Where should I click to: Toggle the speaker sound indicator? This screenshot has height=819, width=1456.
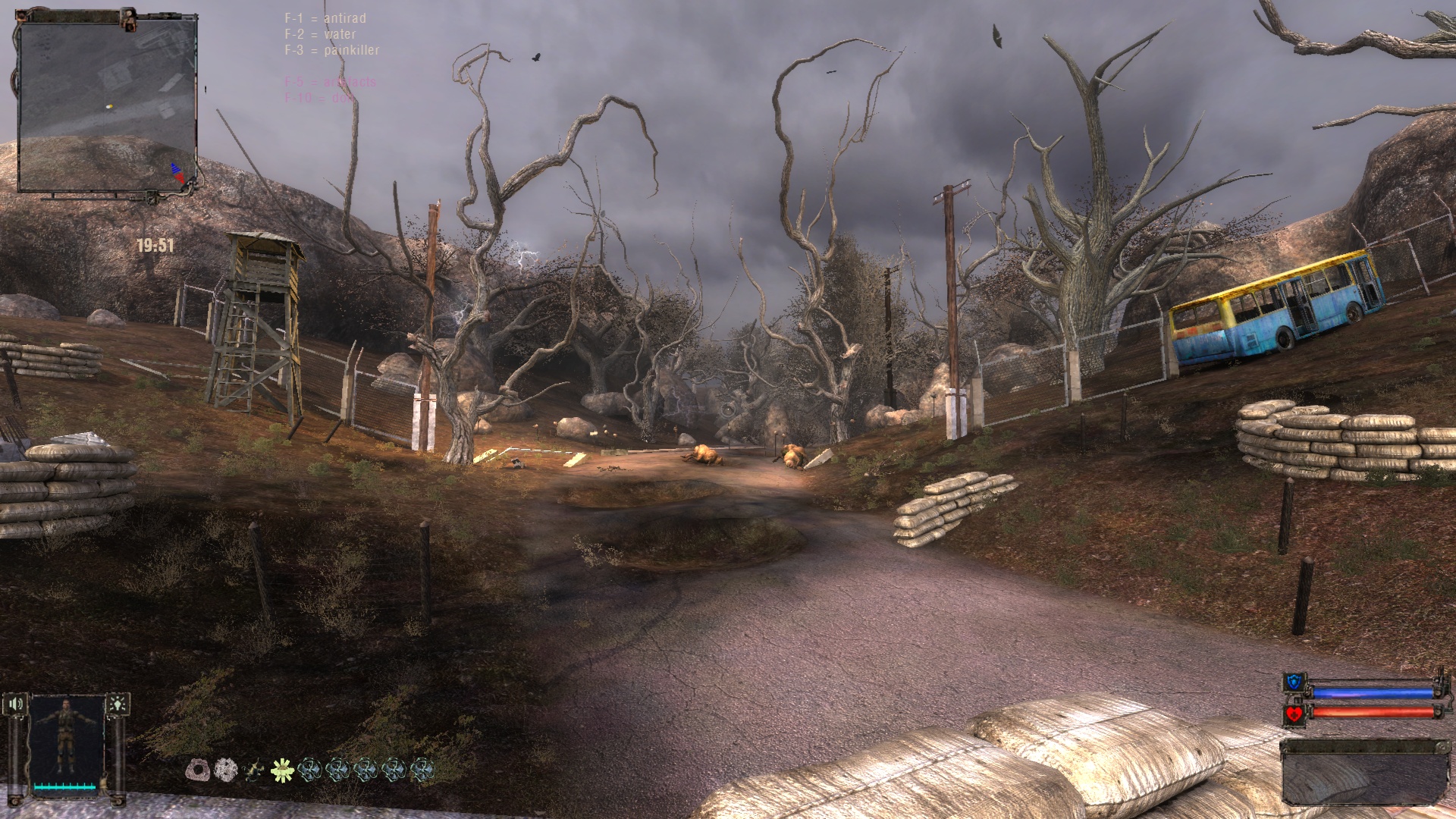[x=17, y=705]
